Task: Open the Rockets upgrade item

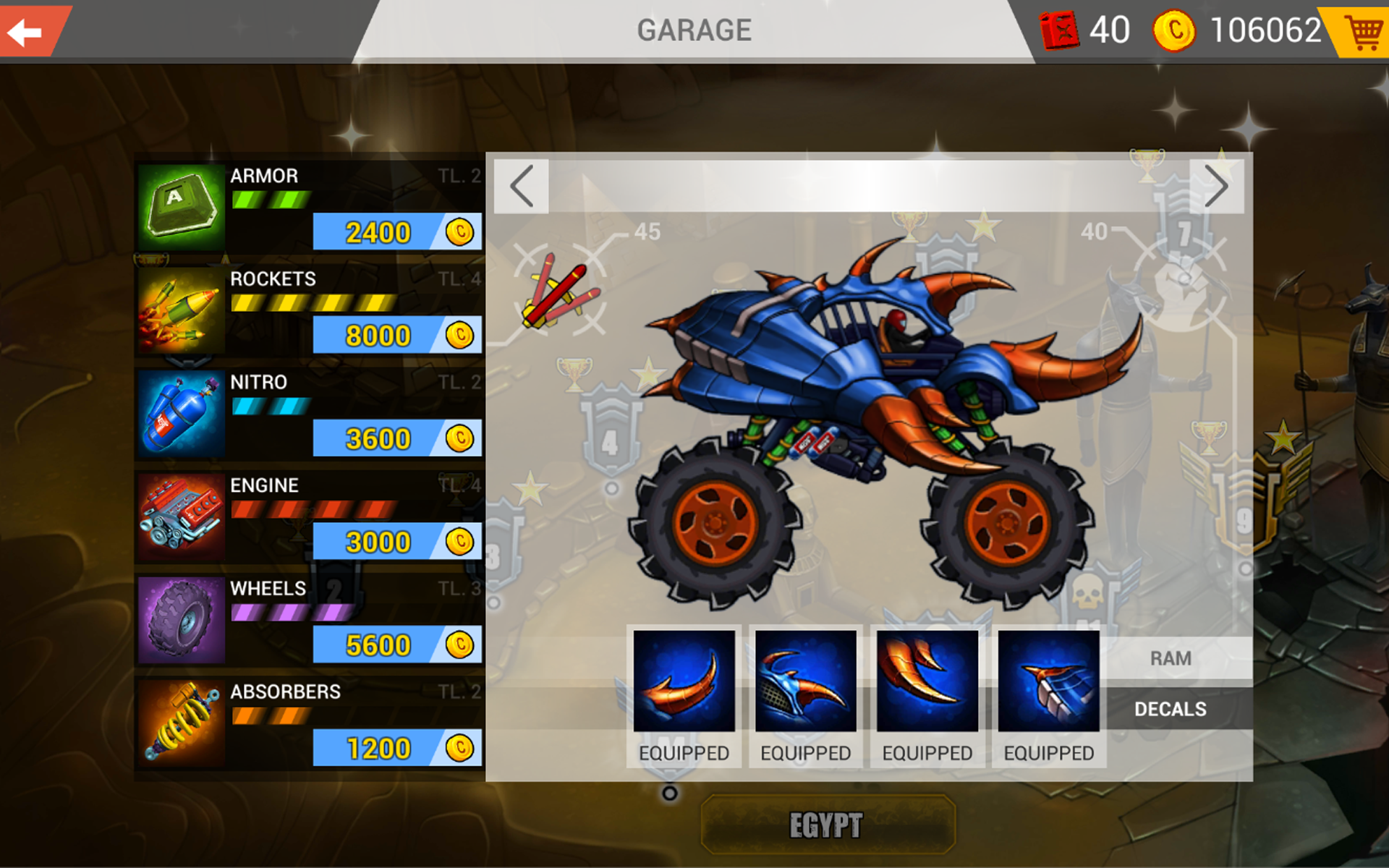Action: tap(181, 311)
